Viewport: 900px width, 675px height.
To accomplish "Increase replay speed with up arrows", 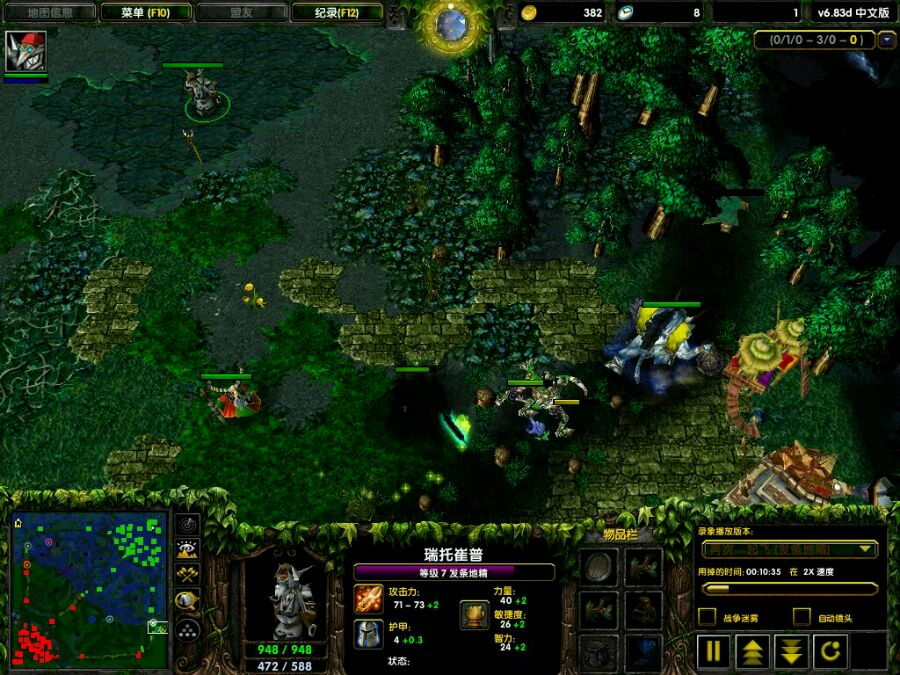I will [x=752, y=652].
